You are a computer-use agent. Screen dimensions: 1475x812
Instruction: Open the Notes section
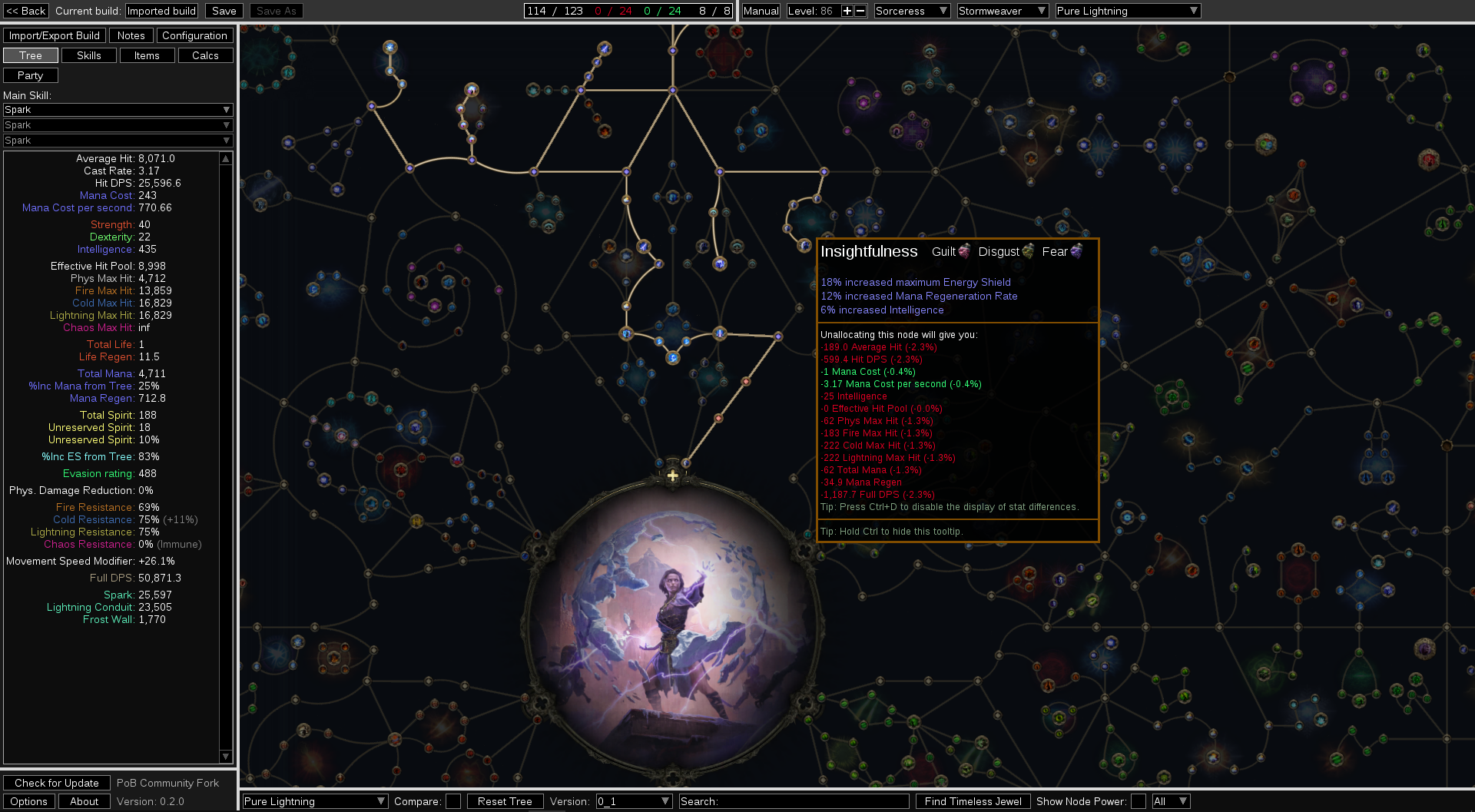131,35
